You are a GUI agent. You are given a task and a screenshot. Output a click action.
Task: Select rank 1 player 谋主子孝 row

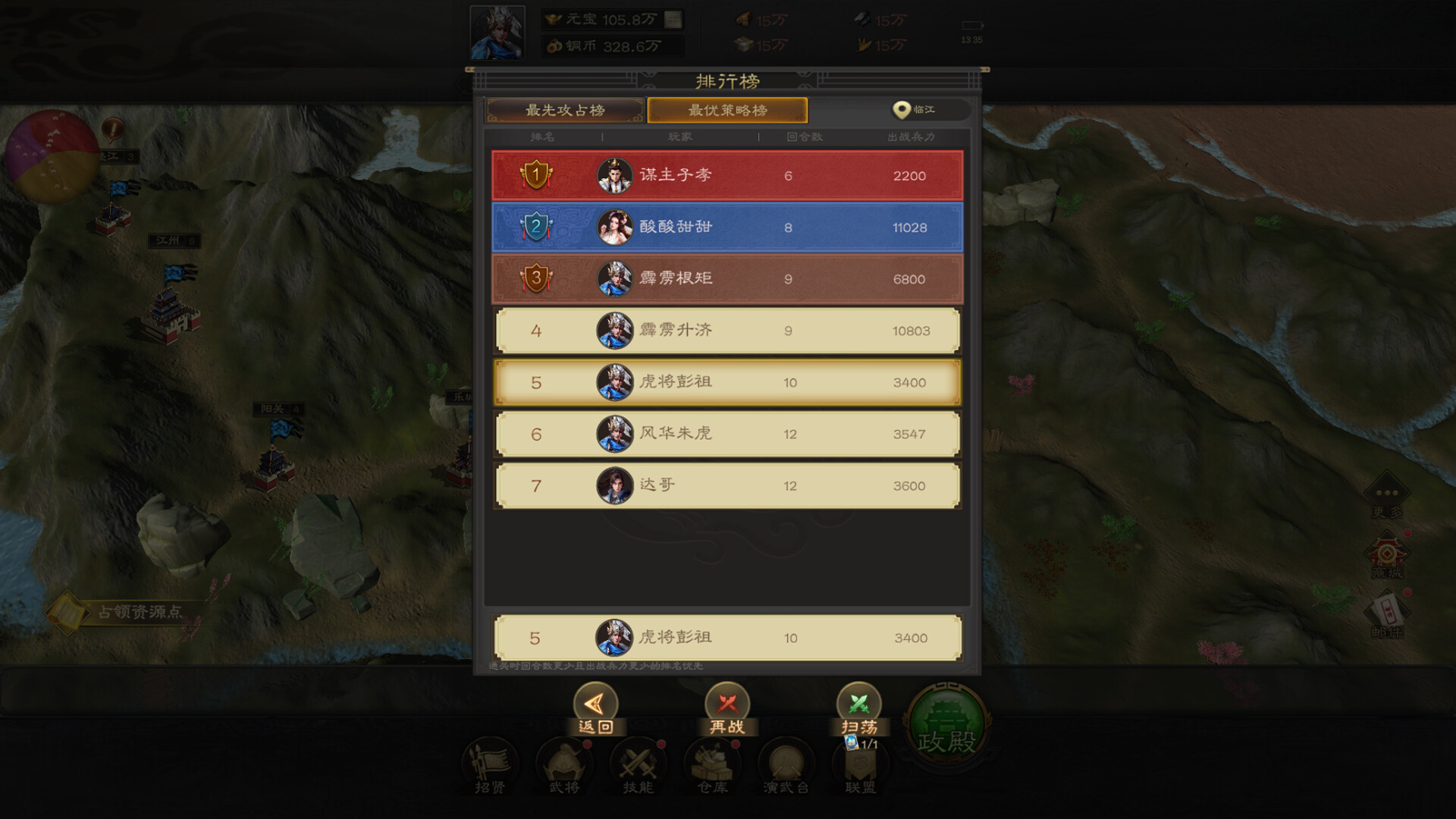click(726, 176)
